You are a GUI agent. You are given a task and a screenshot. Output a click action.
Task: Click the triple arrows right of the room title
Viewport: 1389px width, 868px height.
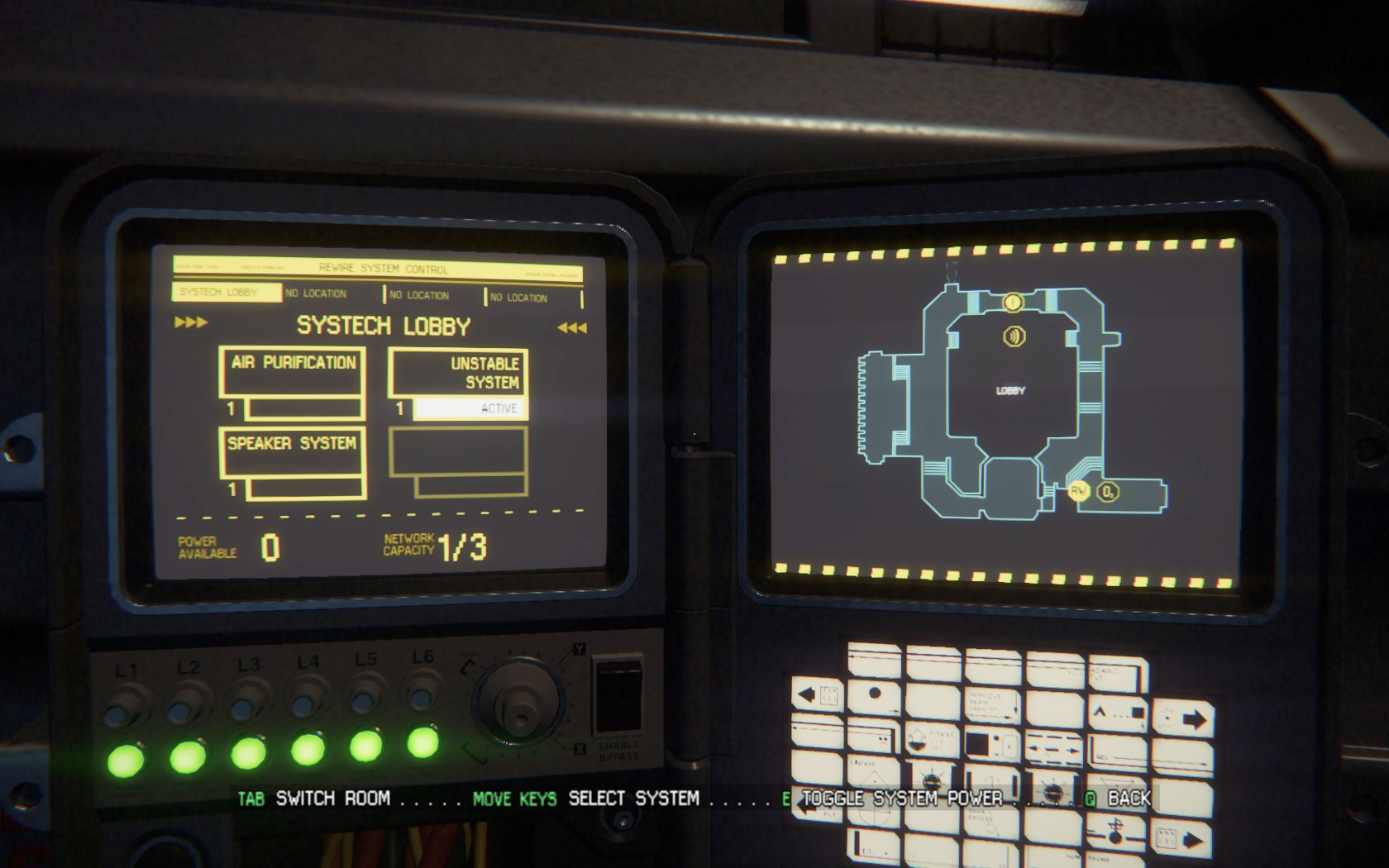click(x=572, y=328)
